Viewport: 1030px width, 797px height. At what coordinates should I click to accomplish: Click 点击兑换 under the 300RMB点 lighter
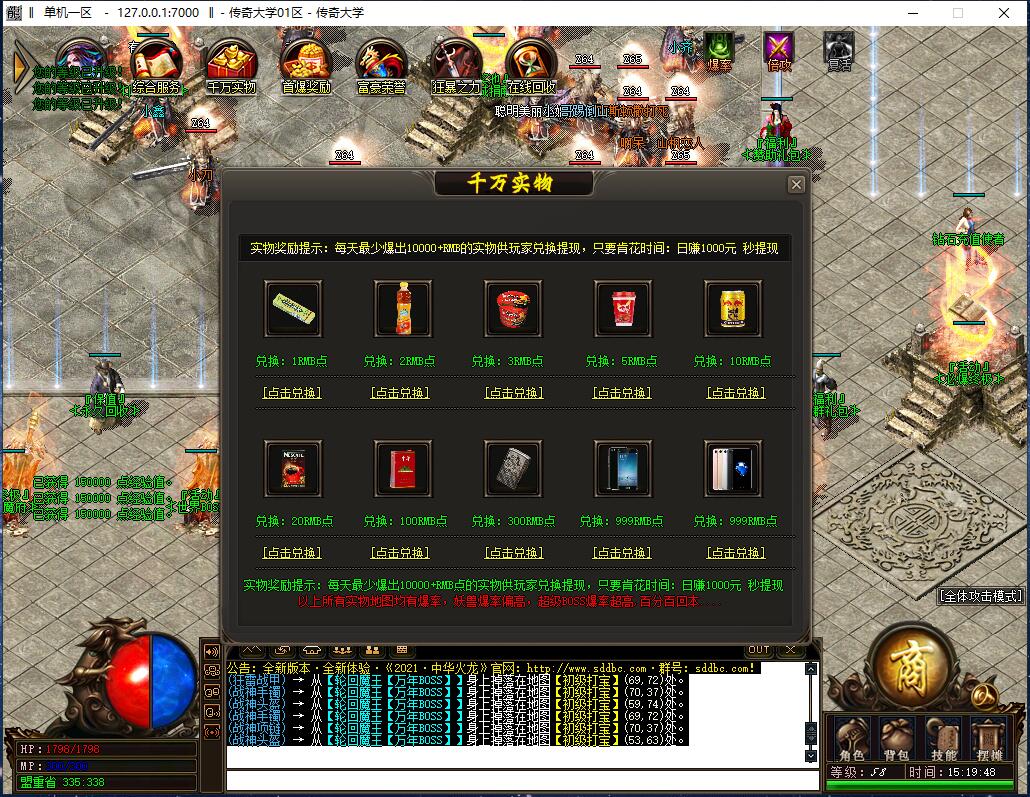(513, 552)
